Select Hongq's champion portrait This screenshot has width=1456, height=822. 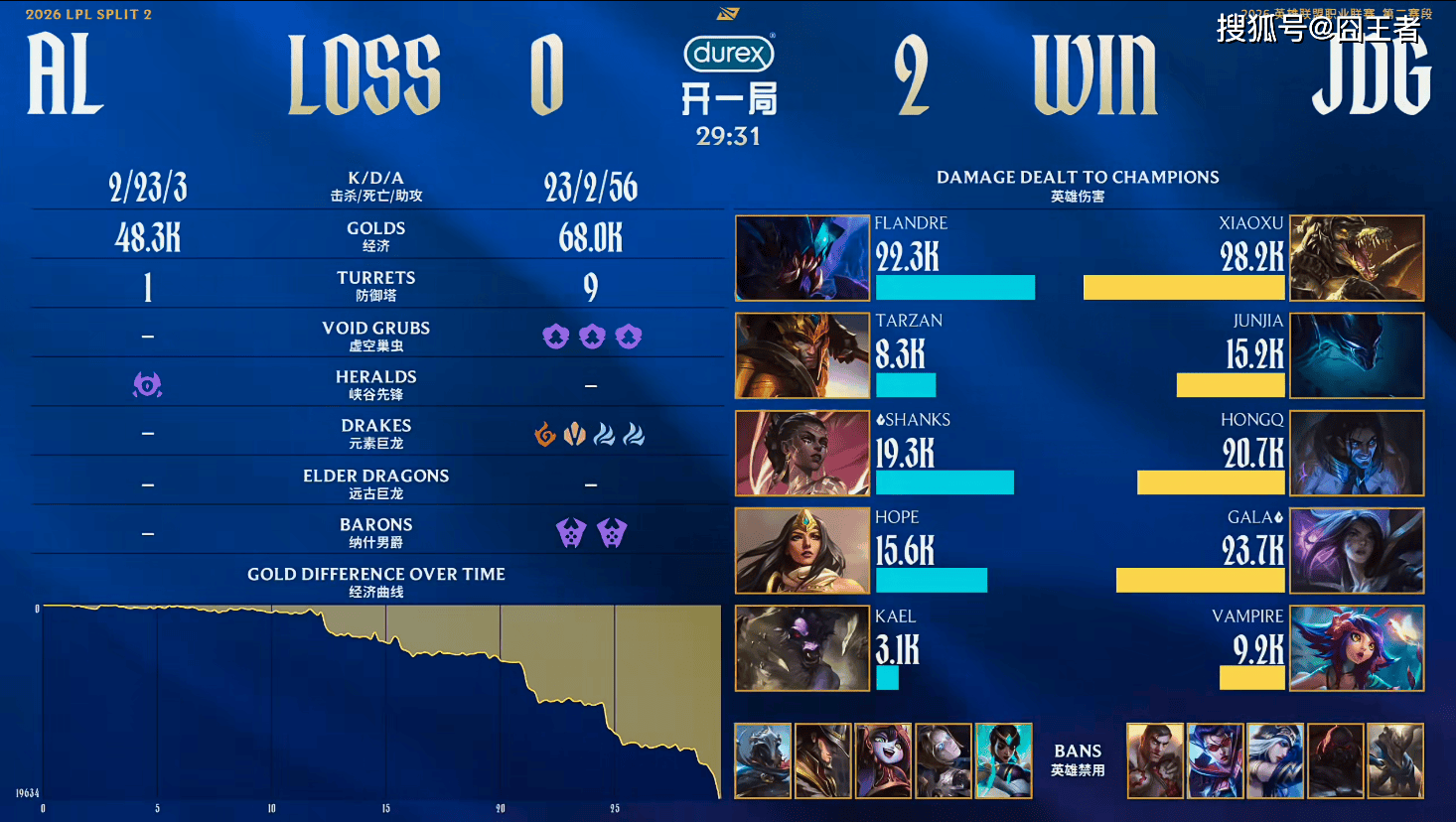tap(1357, 453)
